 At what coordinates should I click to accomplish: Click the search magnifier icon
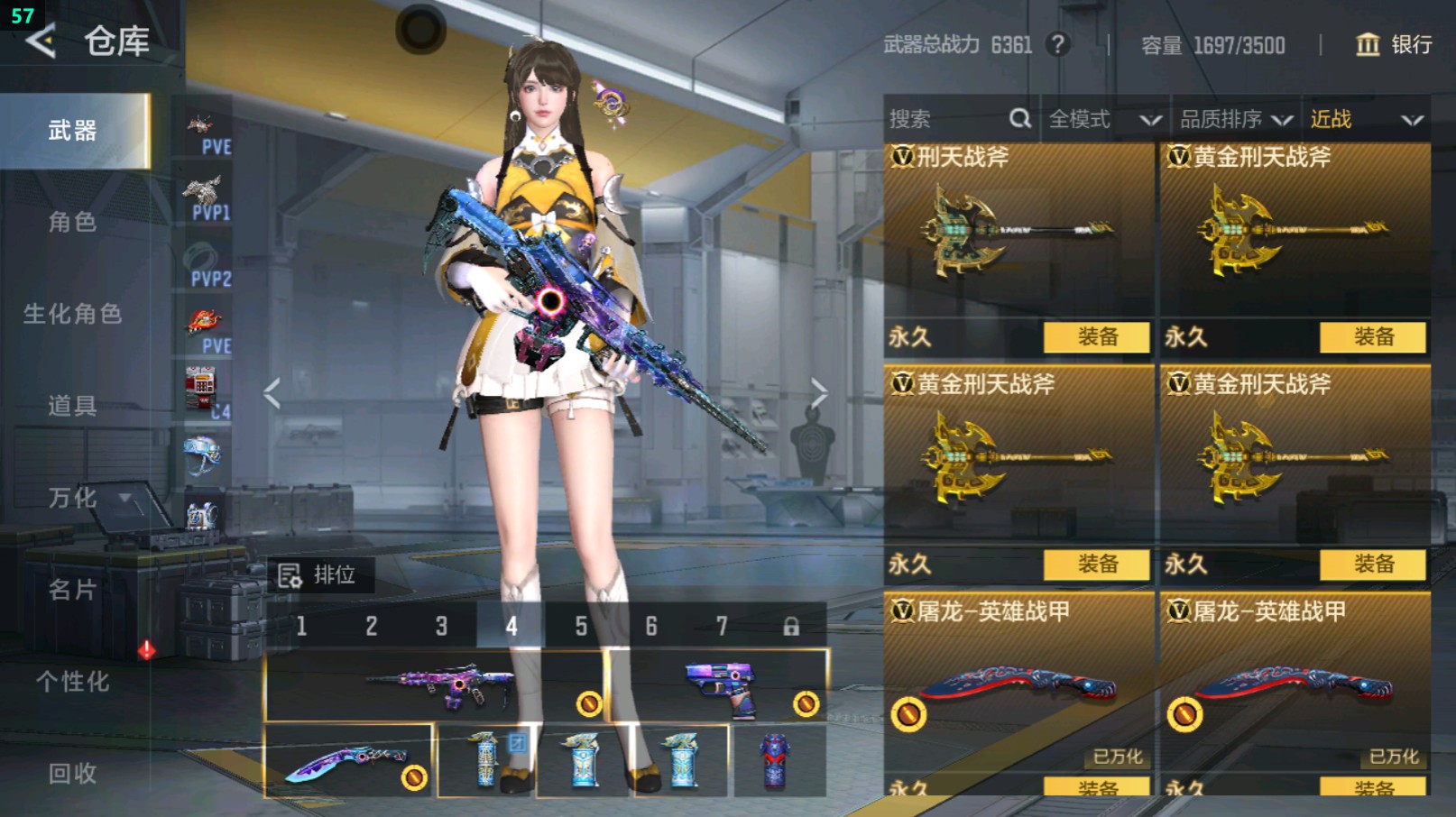(1018, 117)
